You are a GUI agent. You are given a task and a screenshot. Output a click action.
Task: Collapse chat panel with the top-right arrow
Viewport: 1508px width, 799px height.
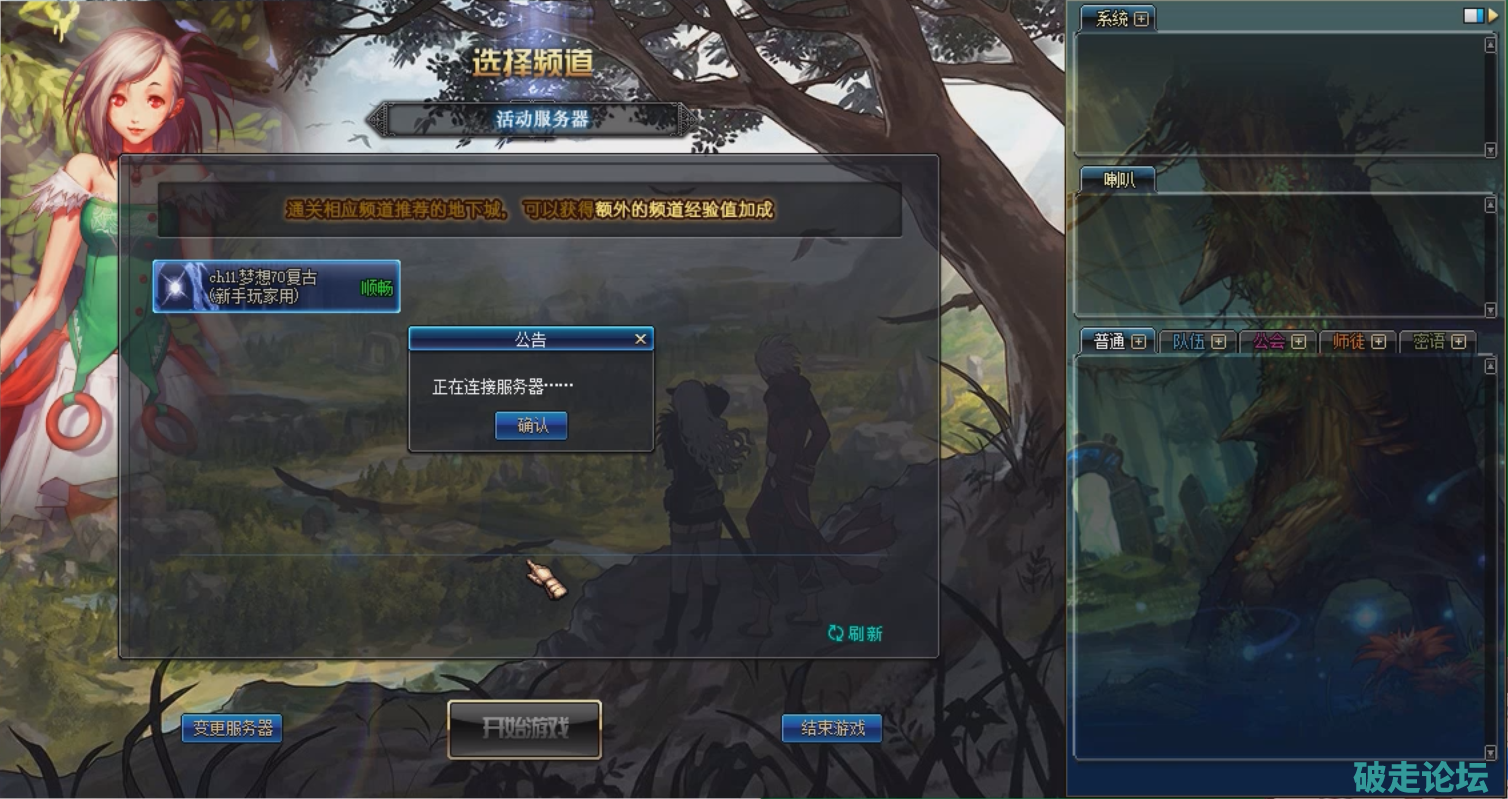pos(1493,16)
